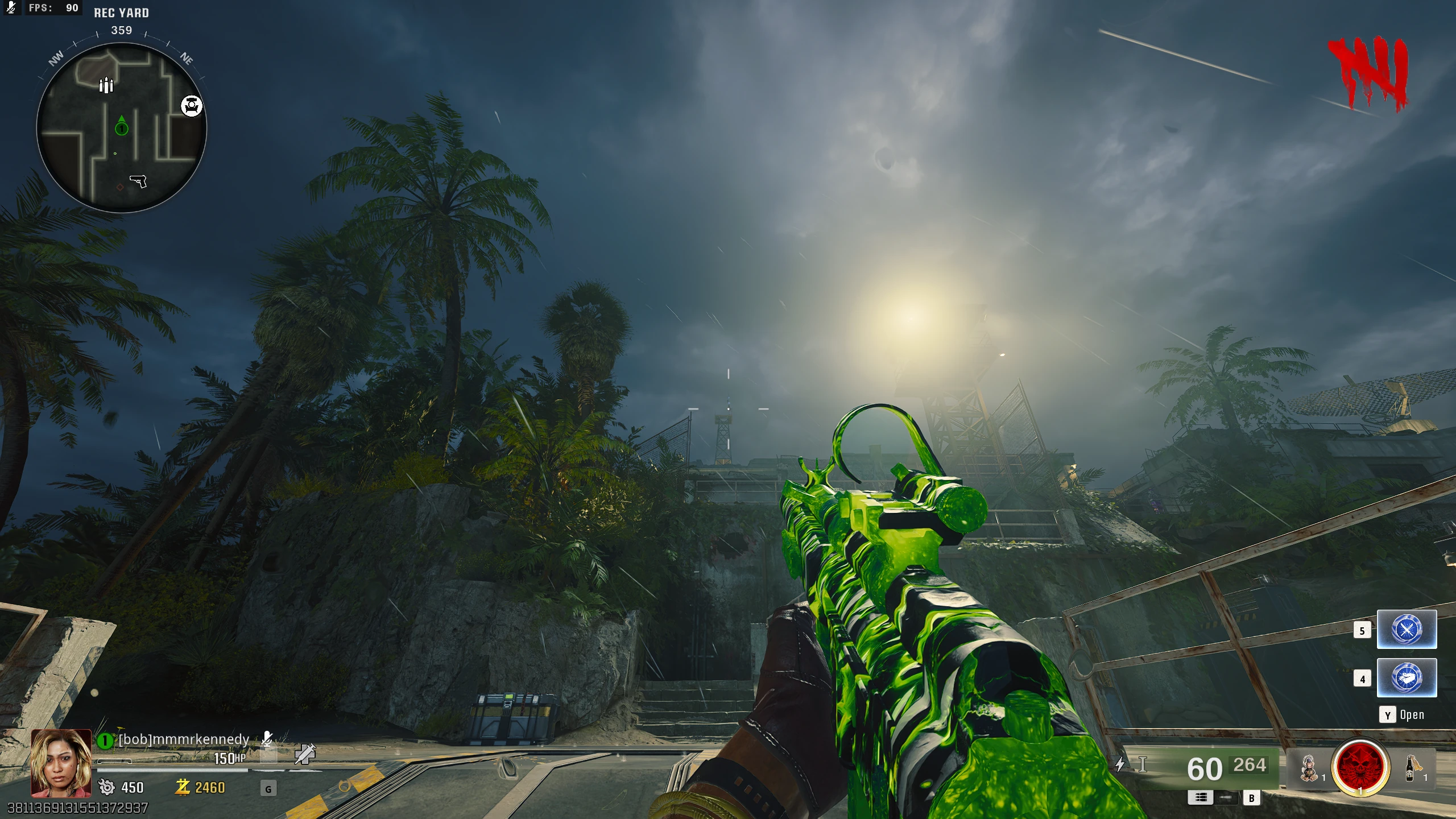
Task: Click the player character portrait
Action: pos(61,763)
